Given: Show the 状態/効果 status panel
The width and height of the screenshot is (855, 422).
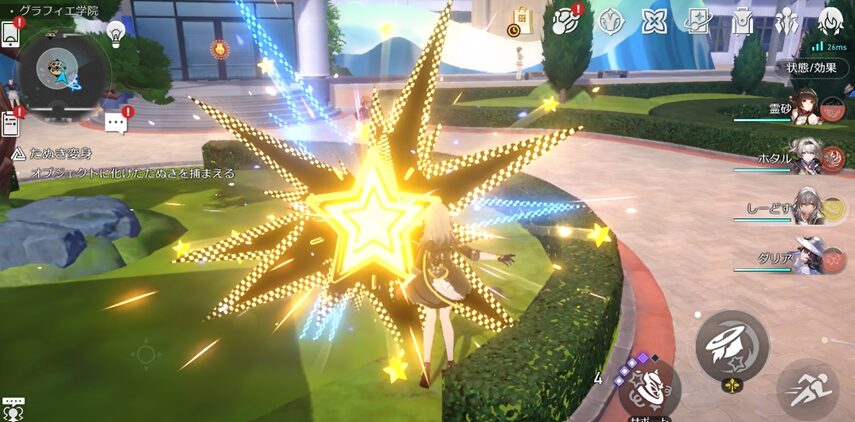Looking at the screenshot, I should pyautogui.click(x=810, y=68).
